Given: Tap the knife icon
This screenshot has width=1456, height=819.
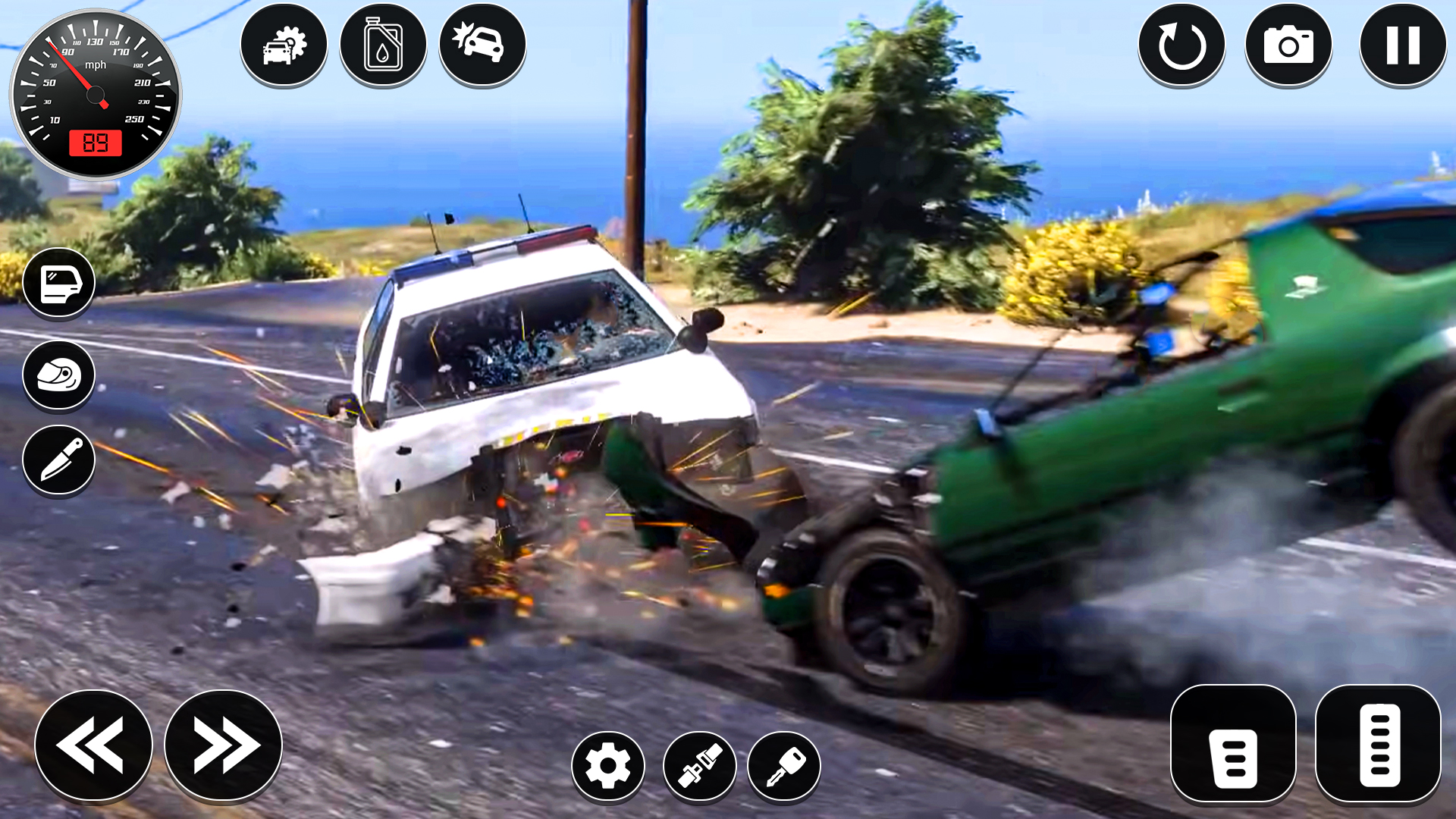Looking at the screenshot, I should tap(59, 460).
